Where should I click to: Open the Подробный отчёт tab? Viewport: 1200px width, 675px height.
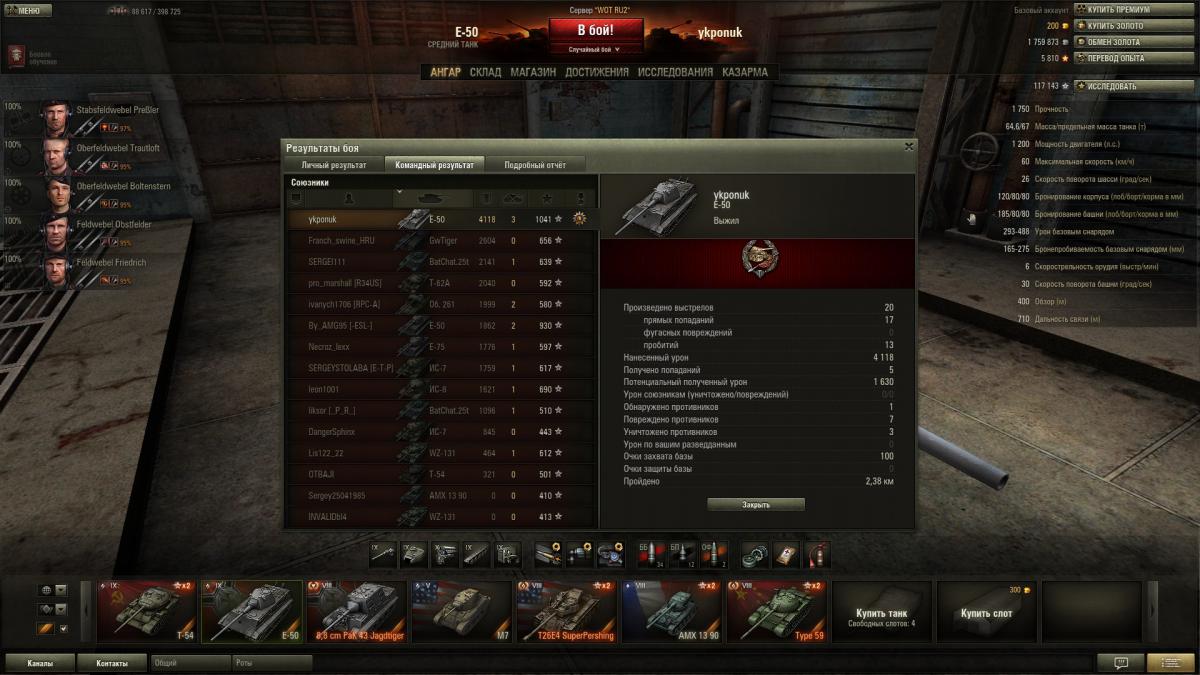(x=535, y=164)
